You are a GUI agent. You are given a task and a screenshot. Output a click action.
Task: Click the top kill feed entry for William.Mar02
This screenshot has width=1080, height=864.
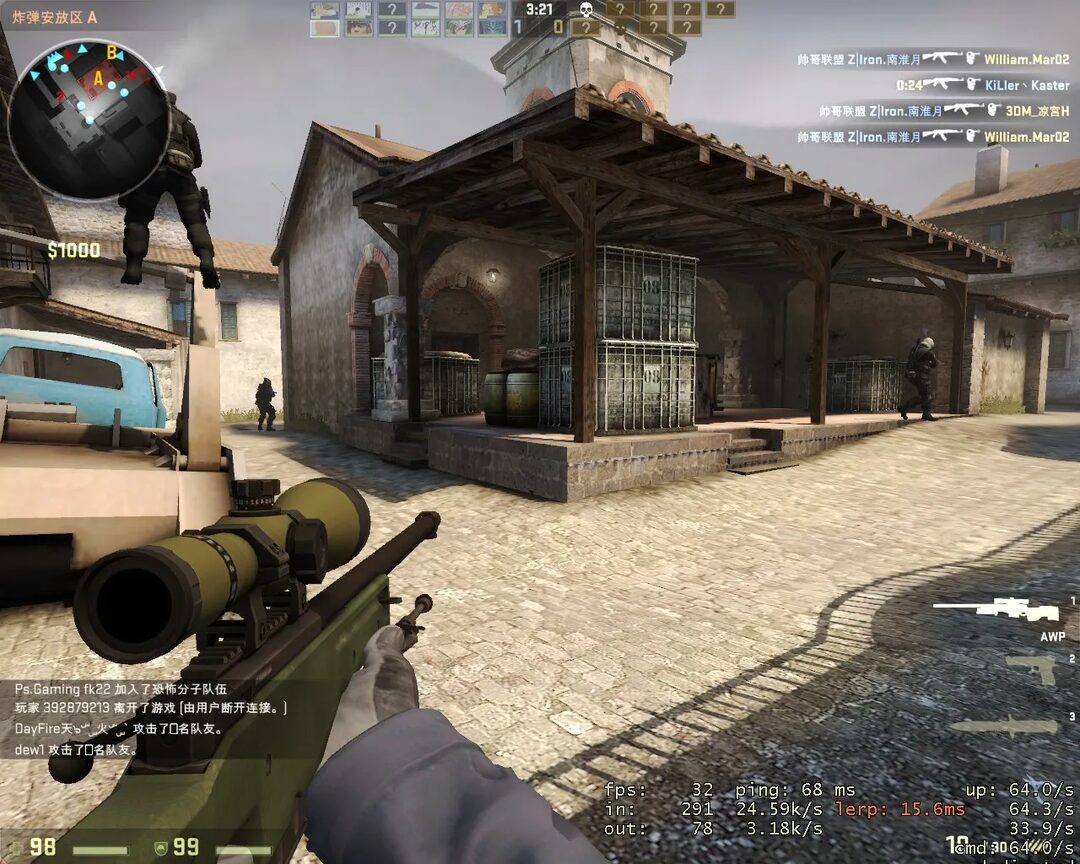pyautogui.click(x=933, y=59)
